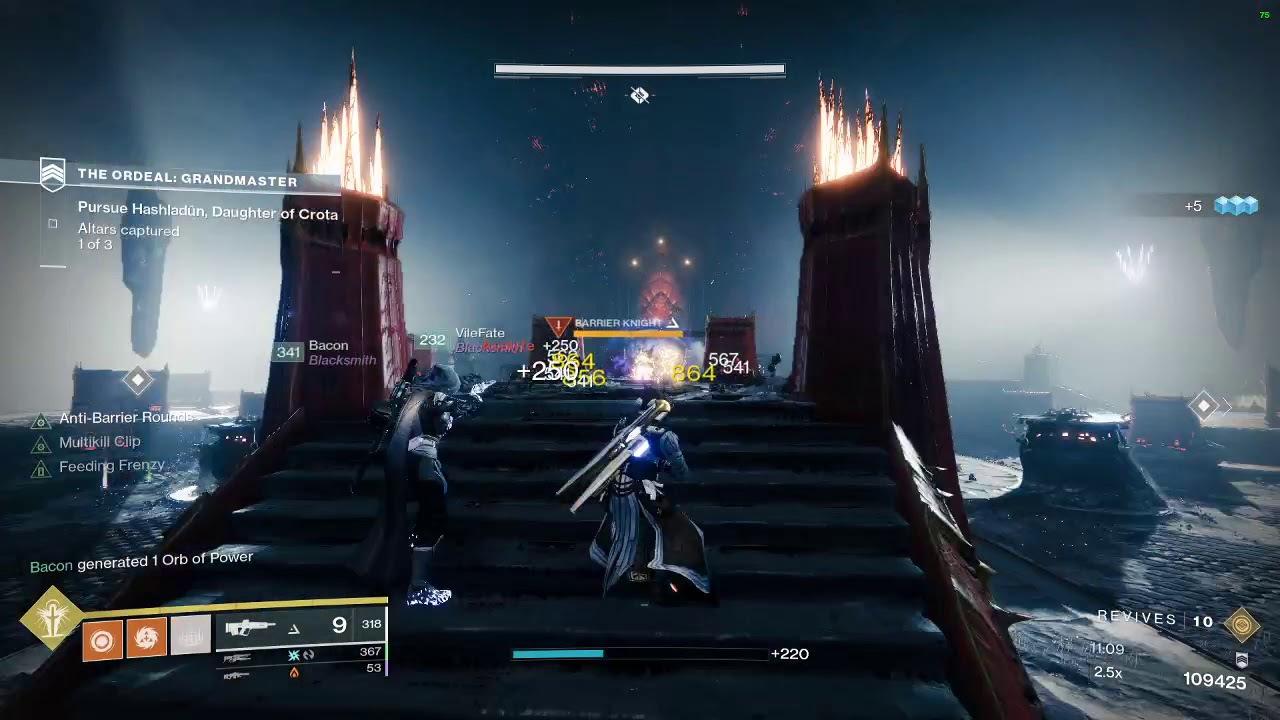
Task: Select teammate Bacon's name tag
Action: pyautogui.click(x=328, y=346)
